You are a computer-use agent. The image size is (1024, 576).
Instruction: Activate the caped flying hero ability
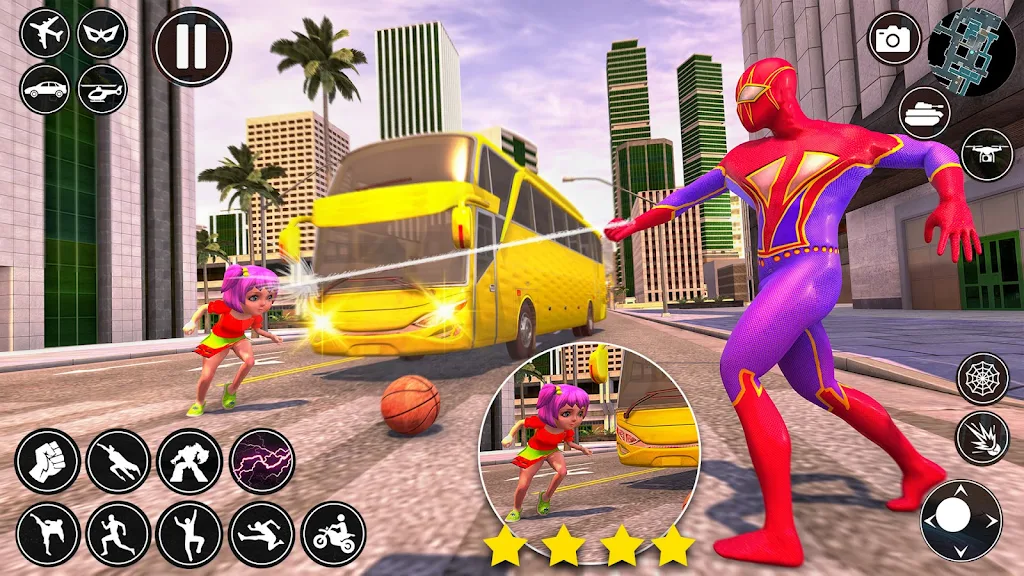point(118,461)
